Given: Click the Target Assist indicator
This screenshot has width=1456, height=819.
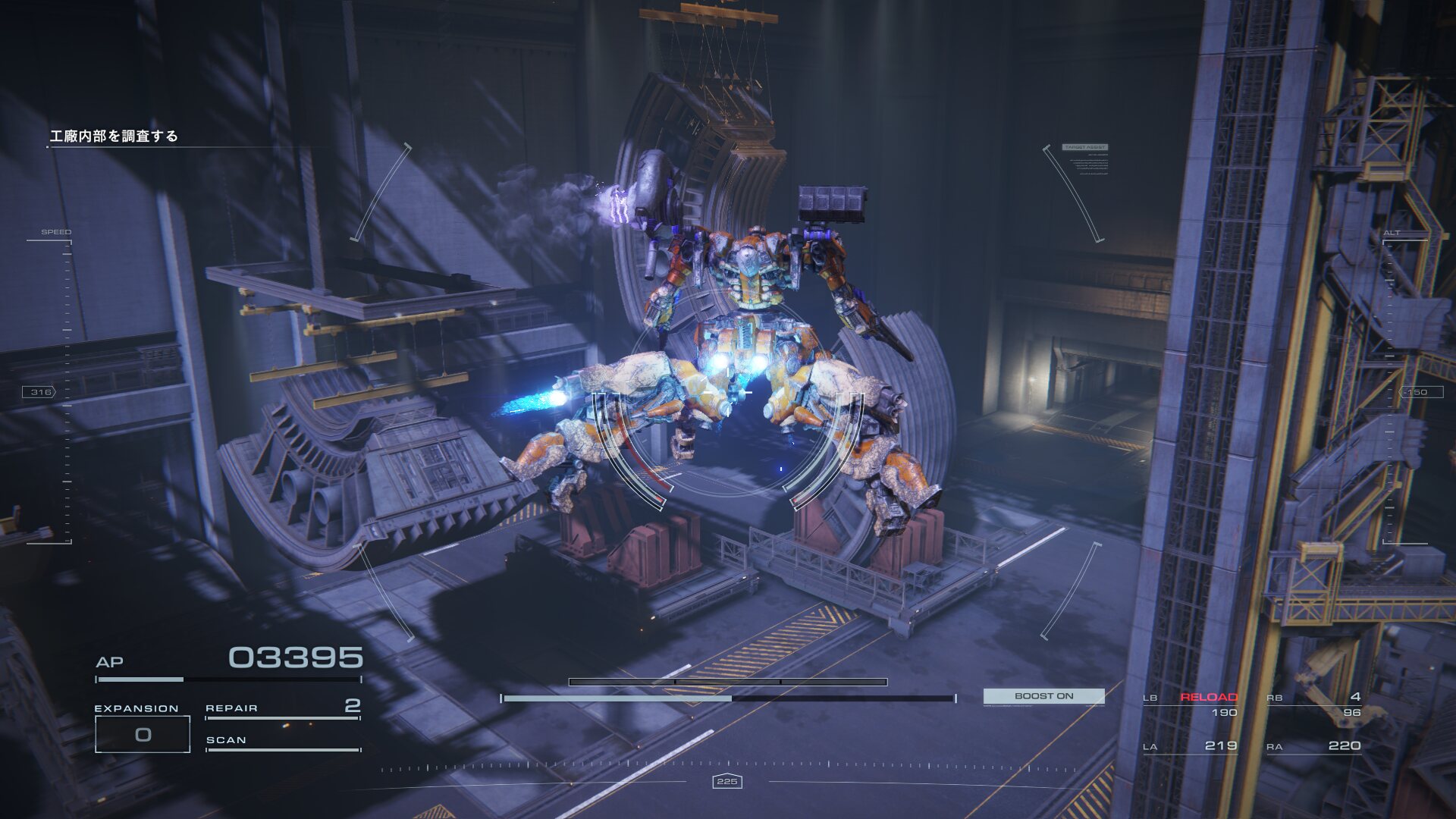Looking at the screenshot, I should [x=1085, y=147].
